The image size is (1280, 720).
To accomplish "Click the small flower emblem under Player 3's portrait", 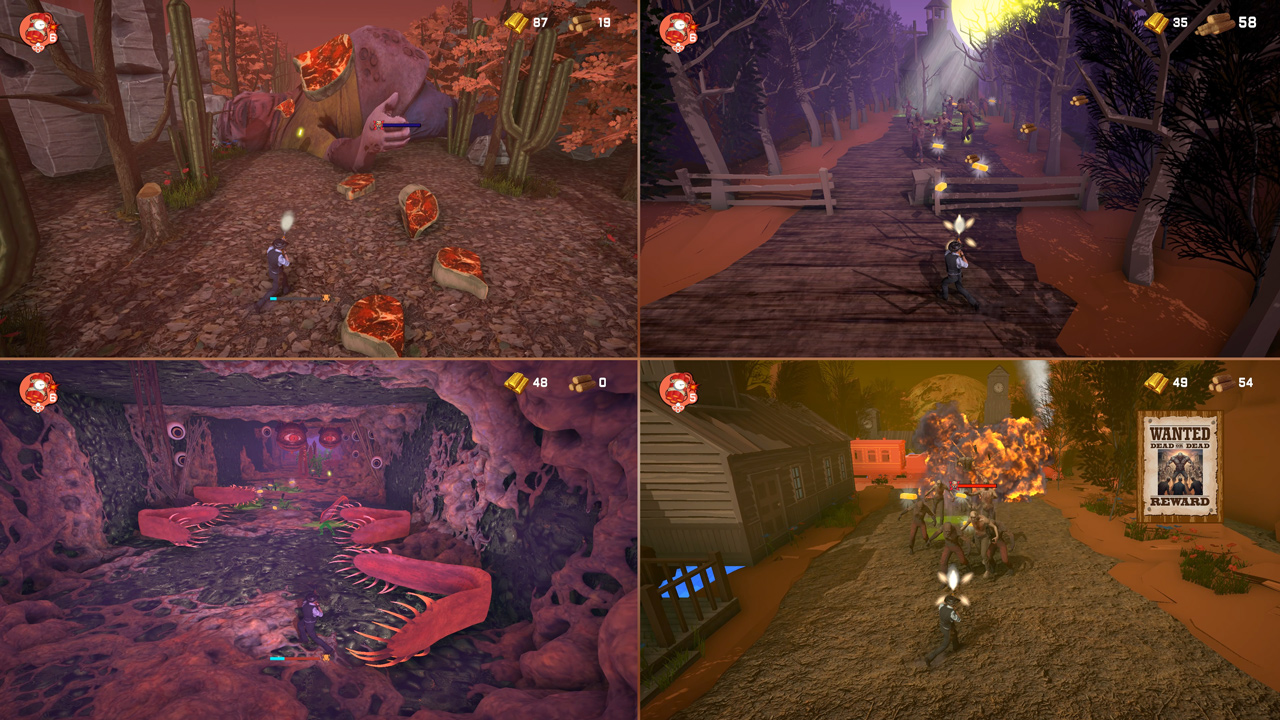I will (x=38, y=408).
